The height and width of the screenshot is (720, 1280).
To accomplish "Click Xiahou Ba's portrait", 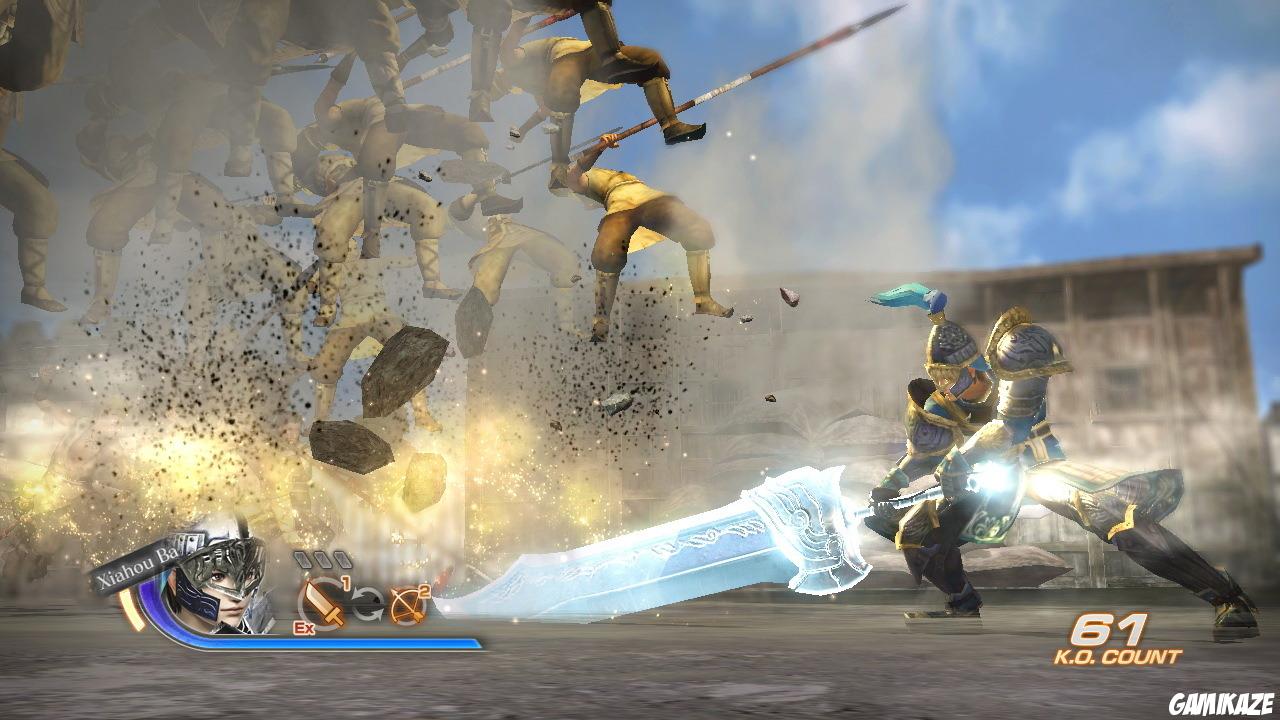I will (x=222, y=600).
